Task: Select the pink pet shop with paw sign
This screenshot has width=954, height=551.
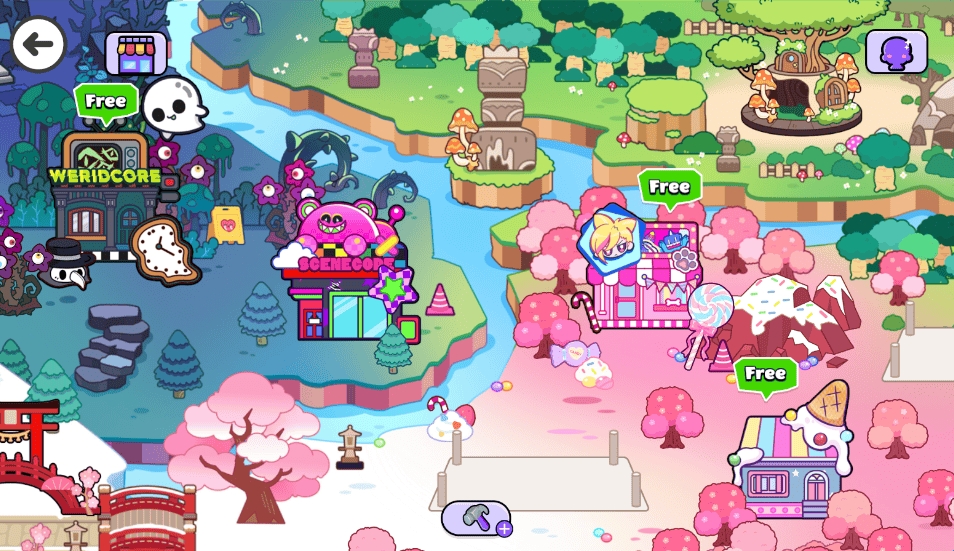Action: 645,271
